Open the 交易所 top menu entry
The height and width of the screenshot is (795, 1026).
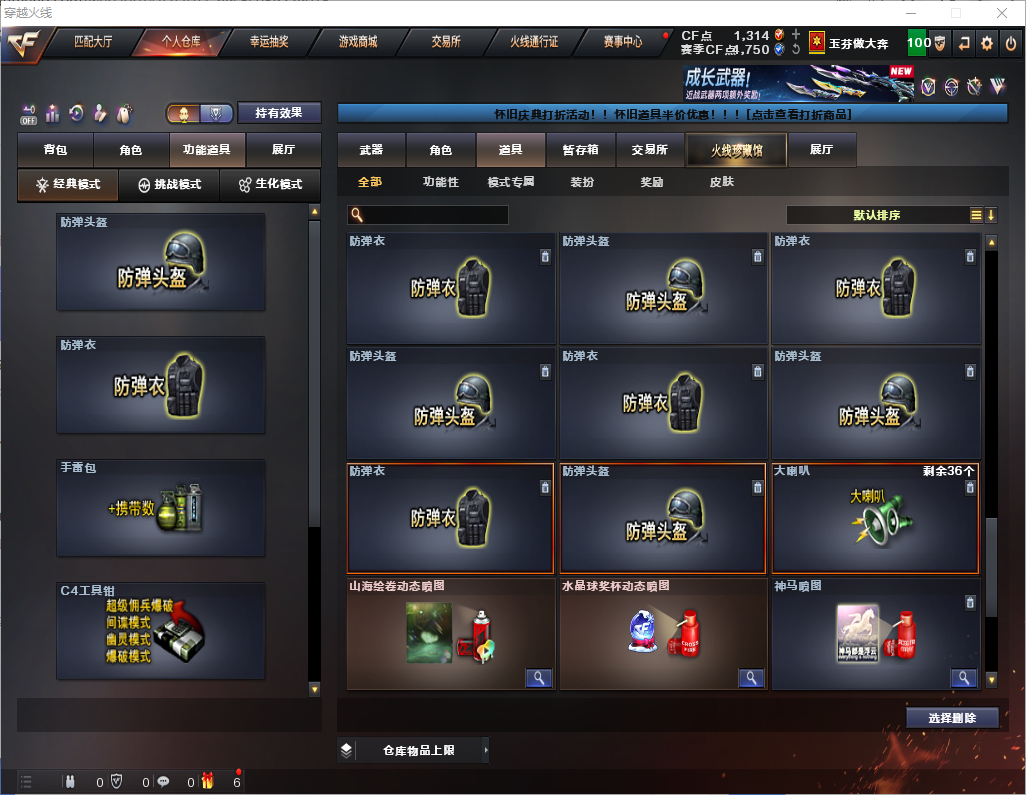(x=446, y=42)
